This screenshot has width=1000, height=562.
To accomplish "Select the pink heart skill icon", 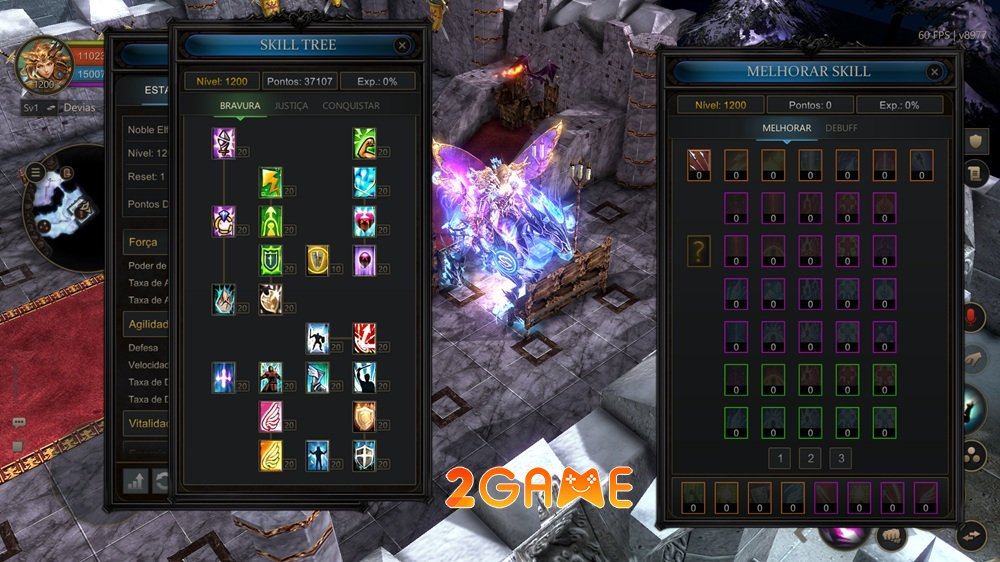I will pos(364,219).
